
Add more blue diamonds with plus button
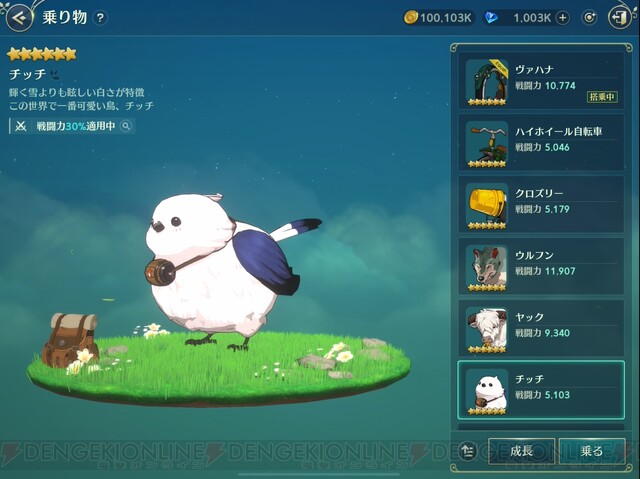(x=563, y=17)
